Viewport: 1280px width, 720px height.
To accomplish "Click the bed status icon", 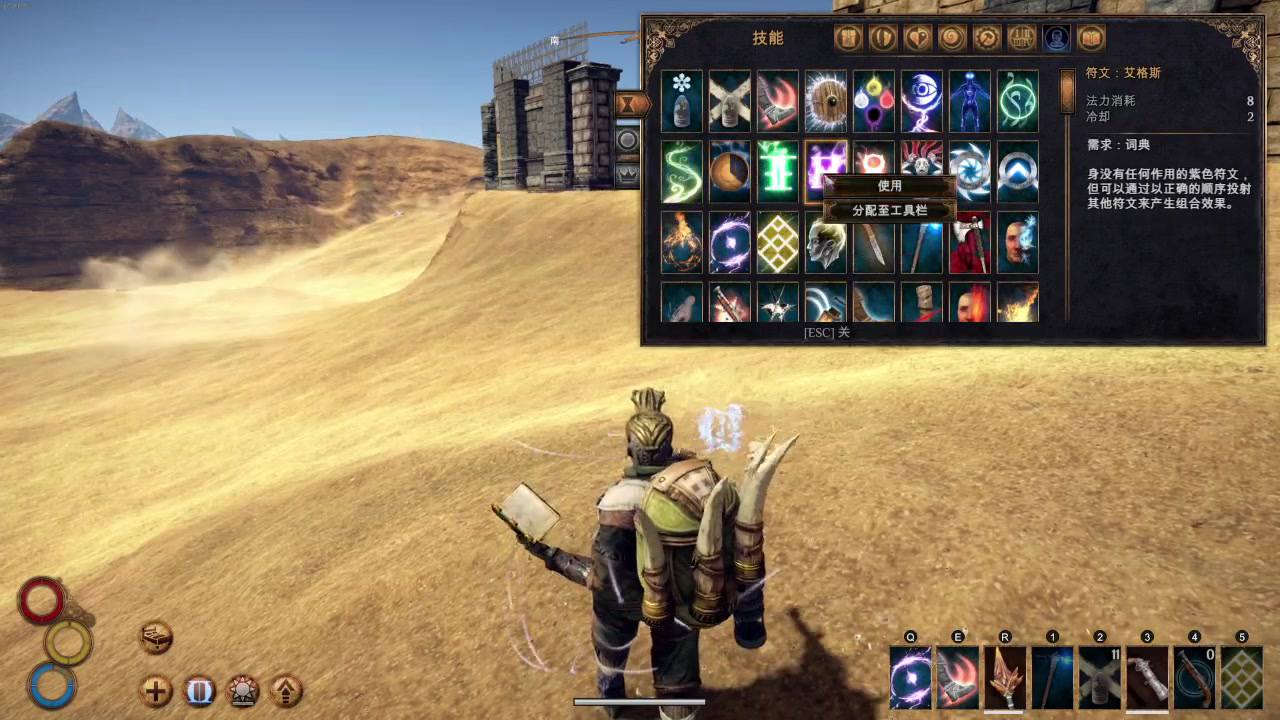I will pyautogui.click(x=156, y=637).
